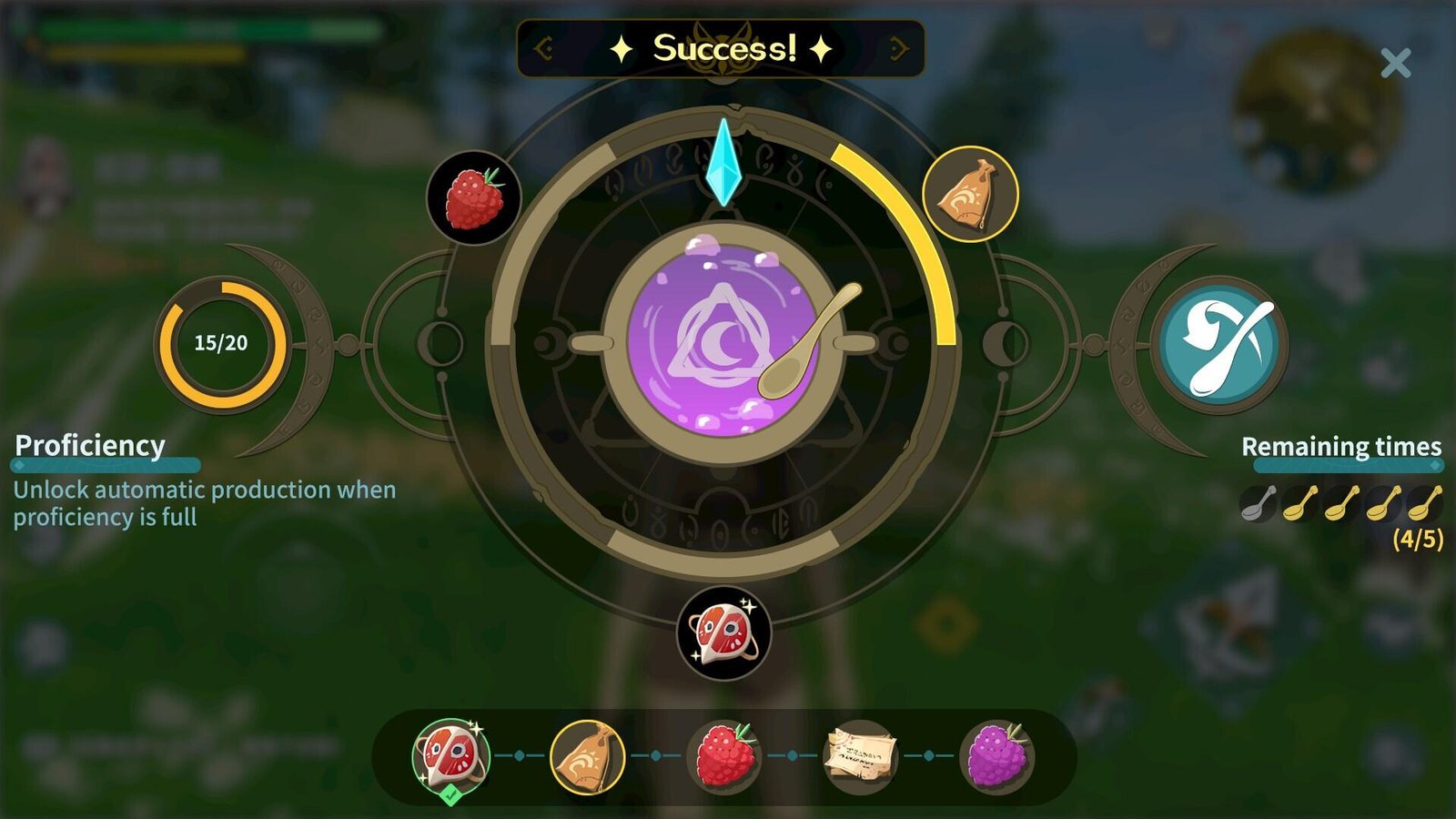Image resolution: width=1456 pixels, height=819 pixels.
Task: Select the highlighted seasoning pouch ingredient
Action: tap(970, 194)
